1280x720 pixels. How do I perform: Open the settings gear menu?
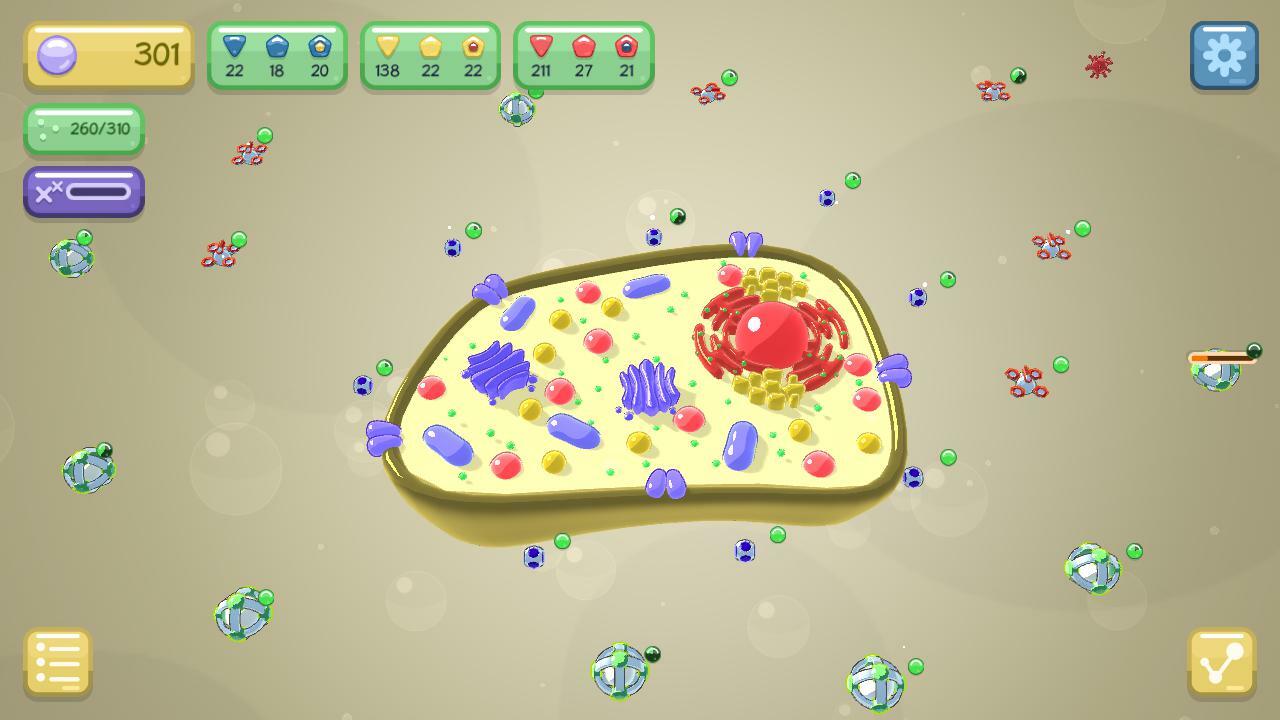click(1223, 55)
